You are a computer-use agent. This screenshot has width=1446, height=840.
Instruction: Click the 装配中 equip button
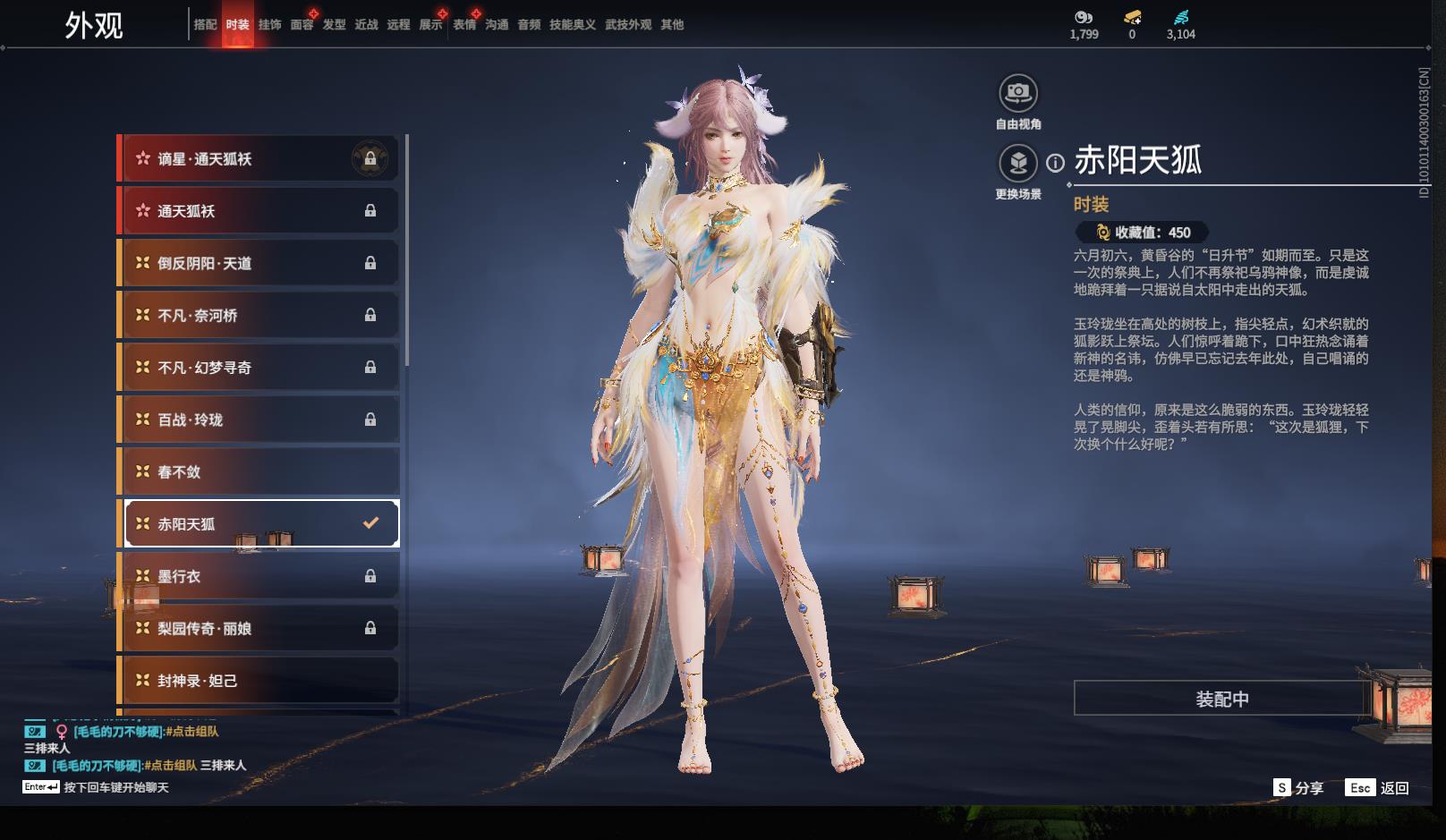[1221, 699]
